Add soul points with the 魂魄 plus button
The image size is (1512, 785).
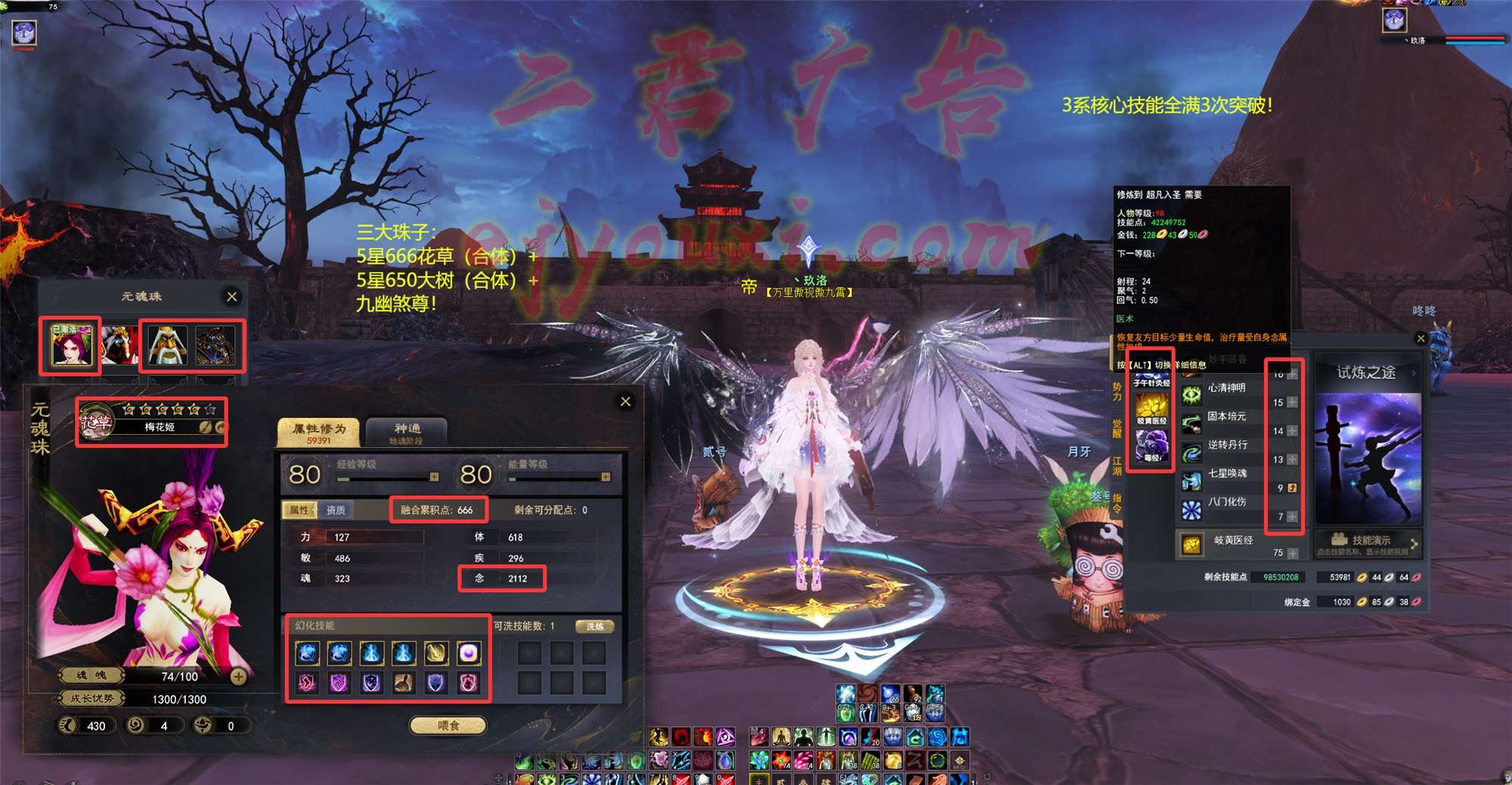click(x=238, y=676)
